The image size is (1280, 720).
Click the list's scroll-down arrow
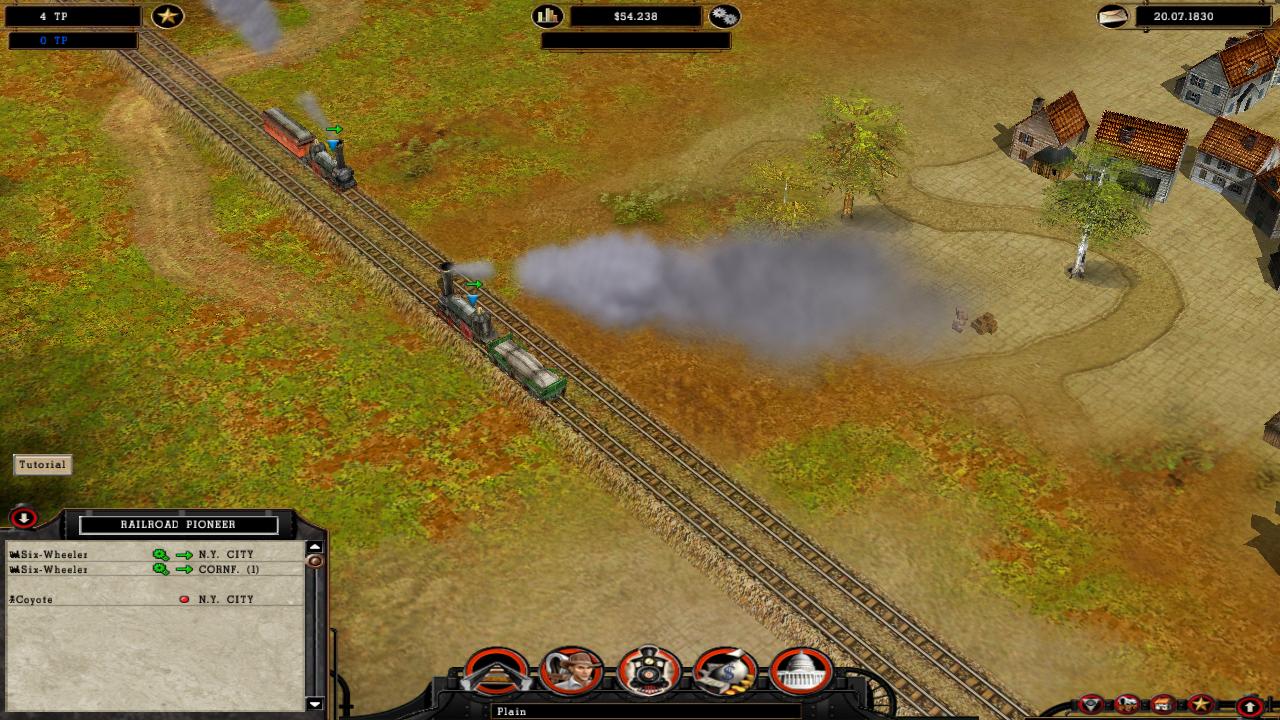pos(314,703)
